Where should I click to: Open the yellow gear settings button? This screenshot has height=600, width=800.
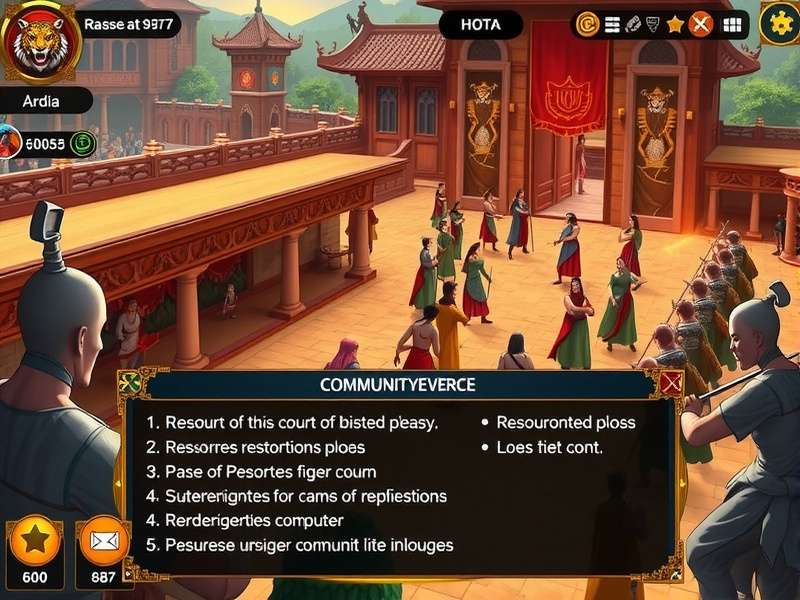pos(779,23)
